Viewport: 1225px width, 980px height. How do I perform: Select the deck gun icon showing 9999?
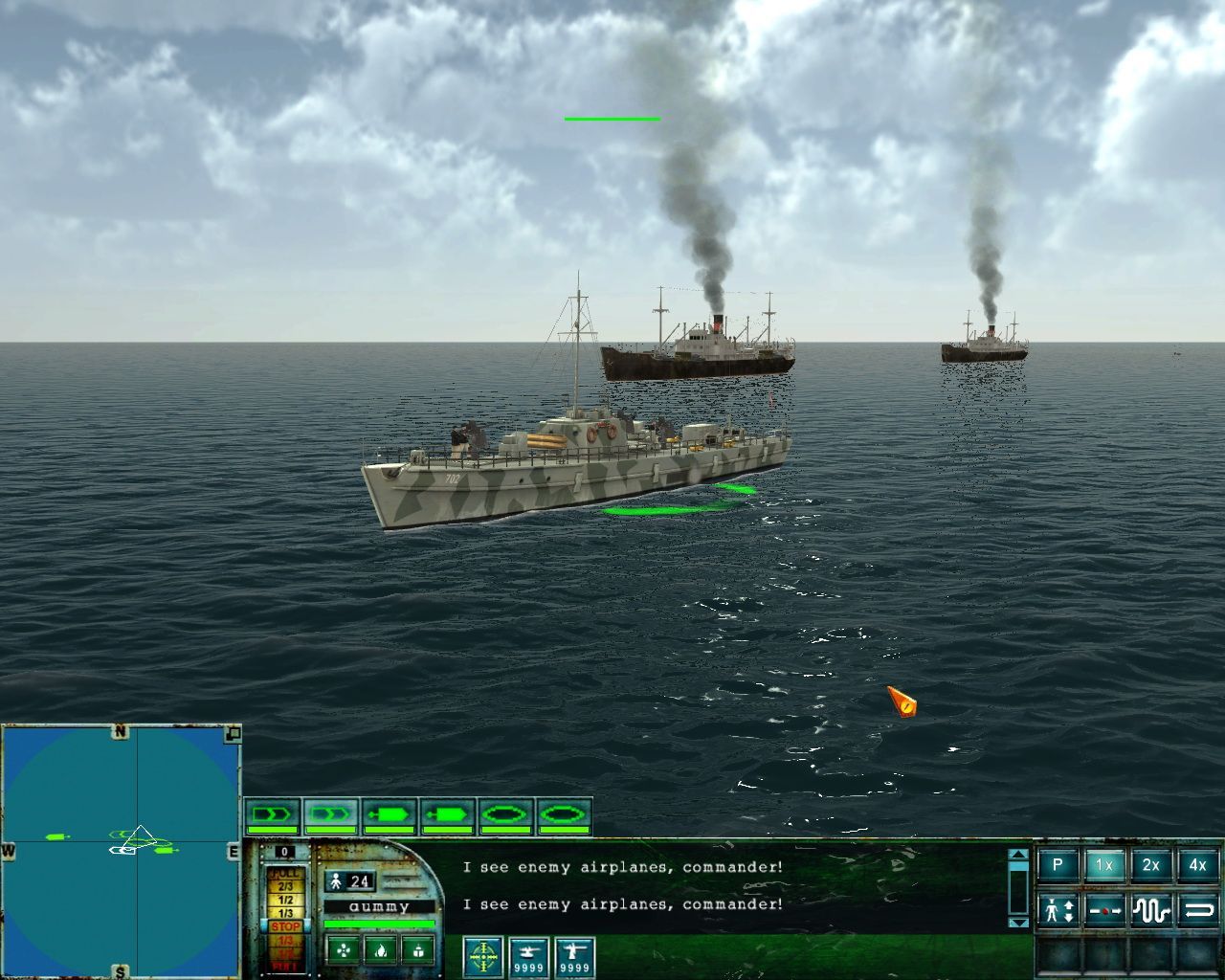click(575, 955)
